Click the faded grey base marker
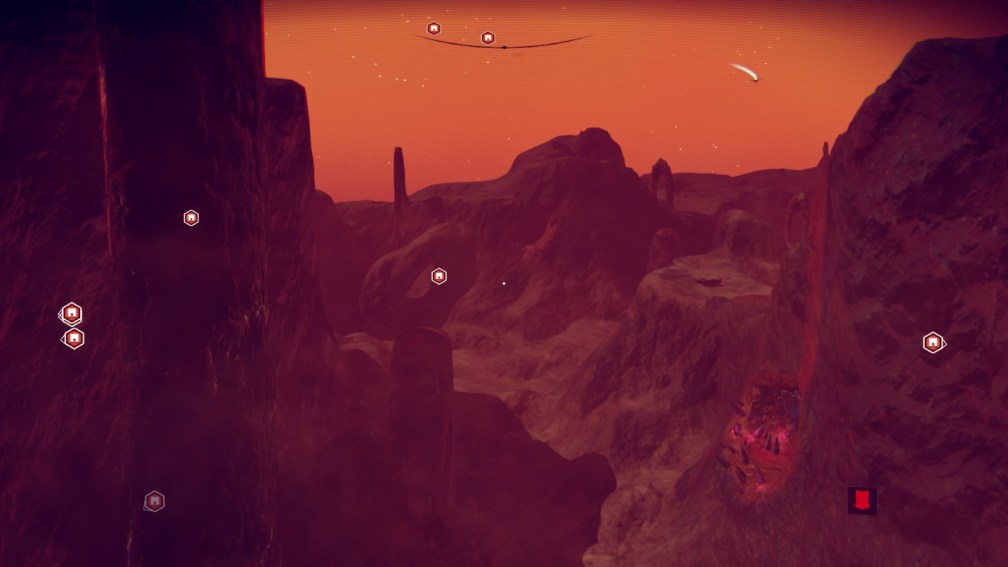Image resolution: width=1008 pixels, height=567 pixels. click(154, 501)
